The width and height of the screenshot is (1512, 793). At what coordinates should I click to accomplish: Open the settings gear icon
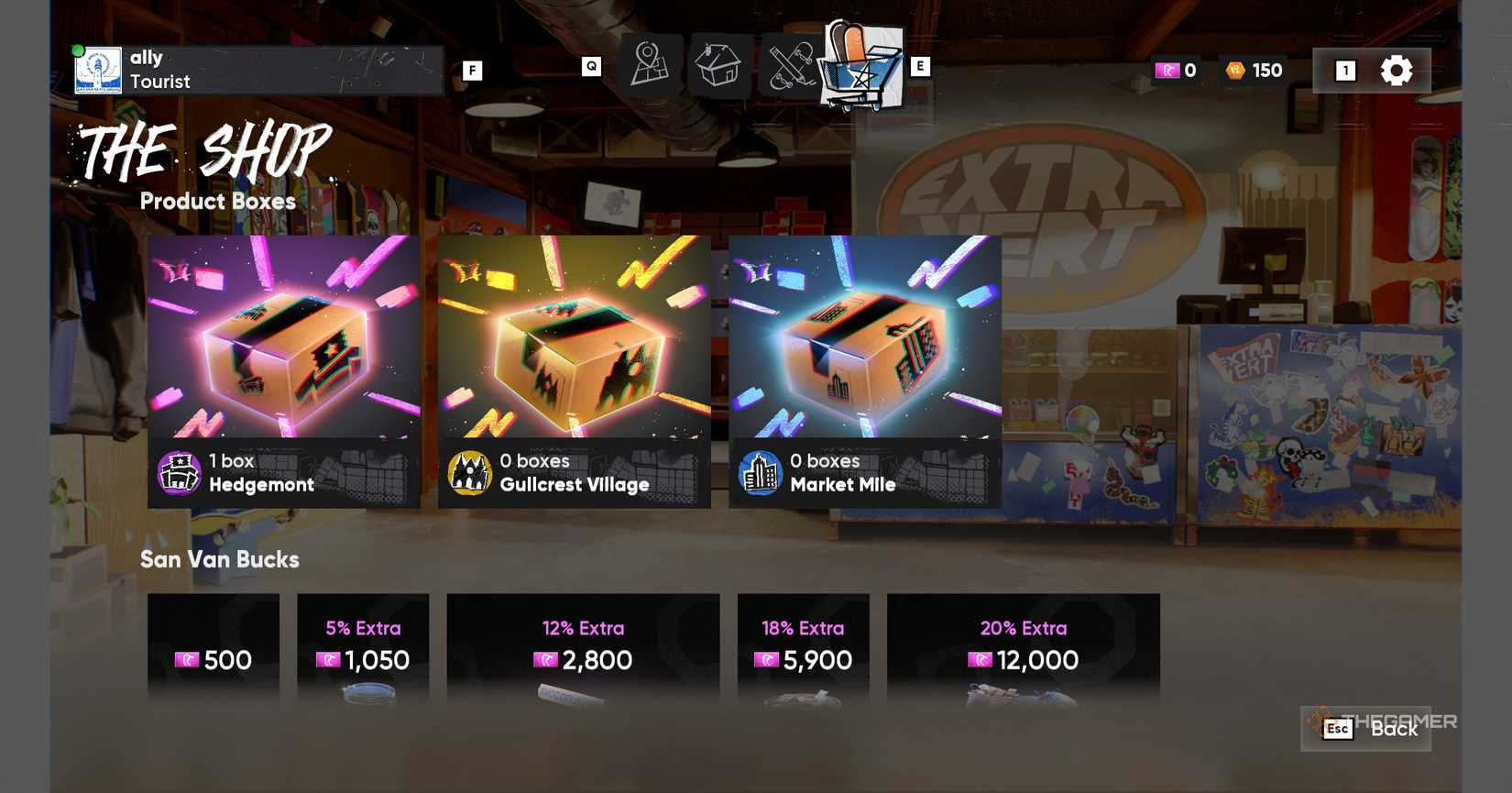tap(1395, 69)
